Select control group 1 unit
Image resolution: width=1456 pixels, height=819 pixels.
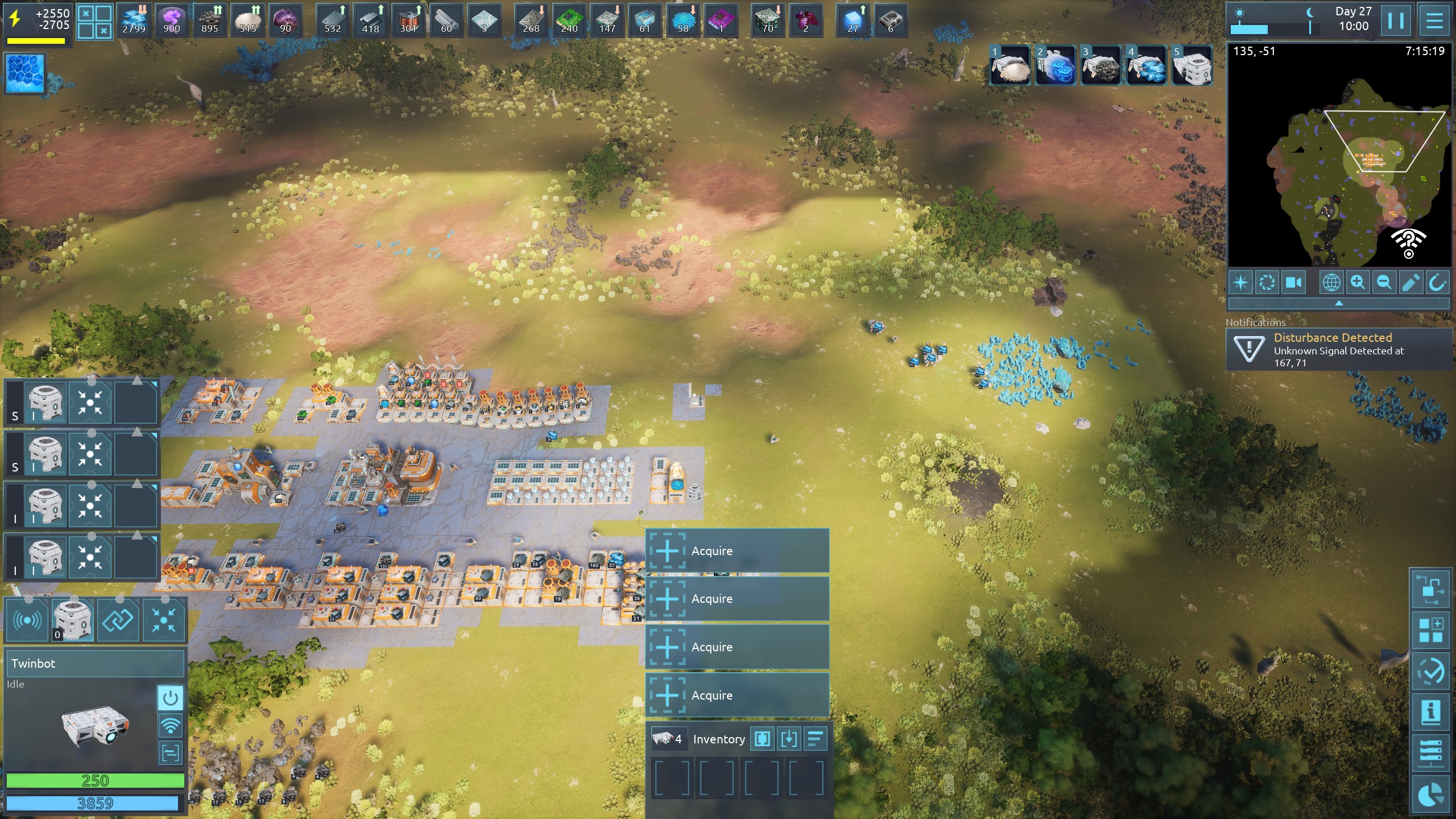coord(1010,65)
